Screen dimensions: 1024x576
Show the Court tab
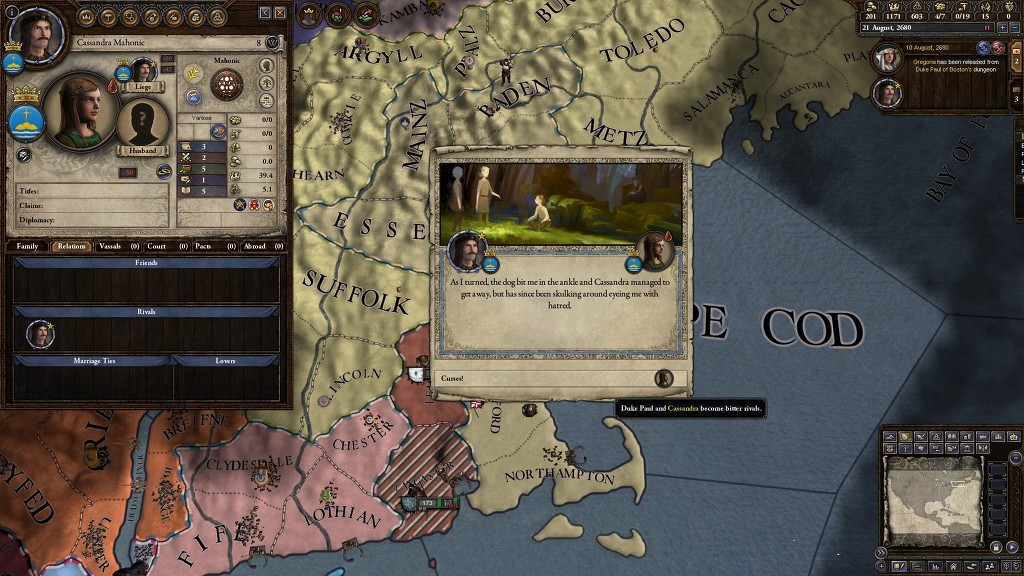[156, 245]
